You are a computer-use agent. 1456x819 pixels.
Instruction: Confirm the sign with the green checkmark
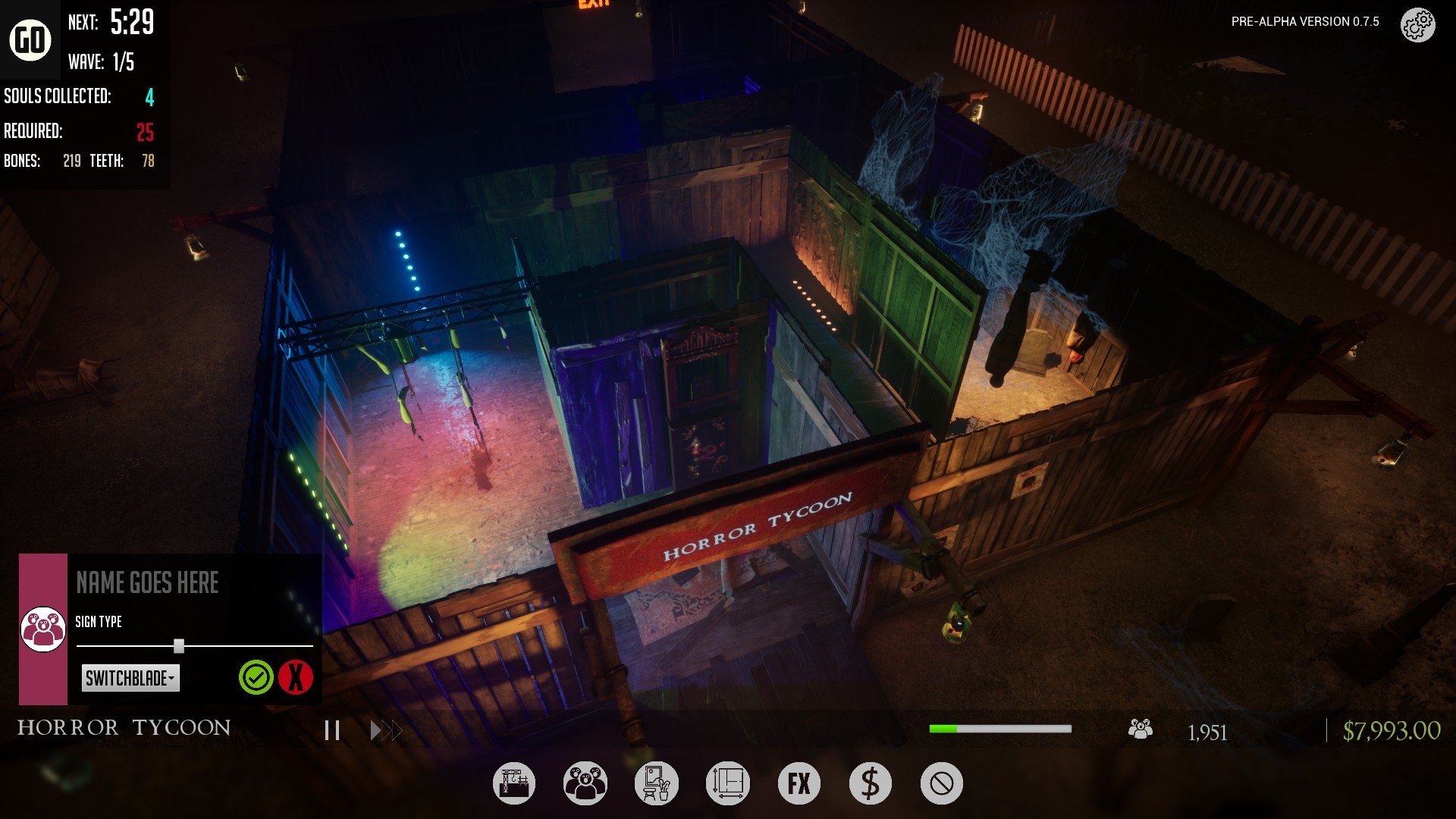pos(256,678)
